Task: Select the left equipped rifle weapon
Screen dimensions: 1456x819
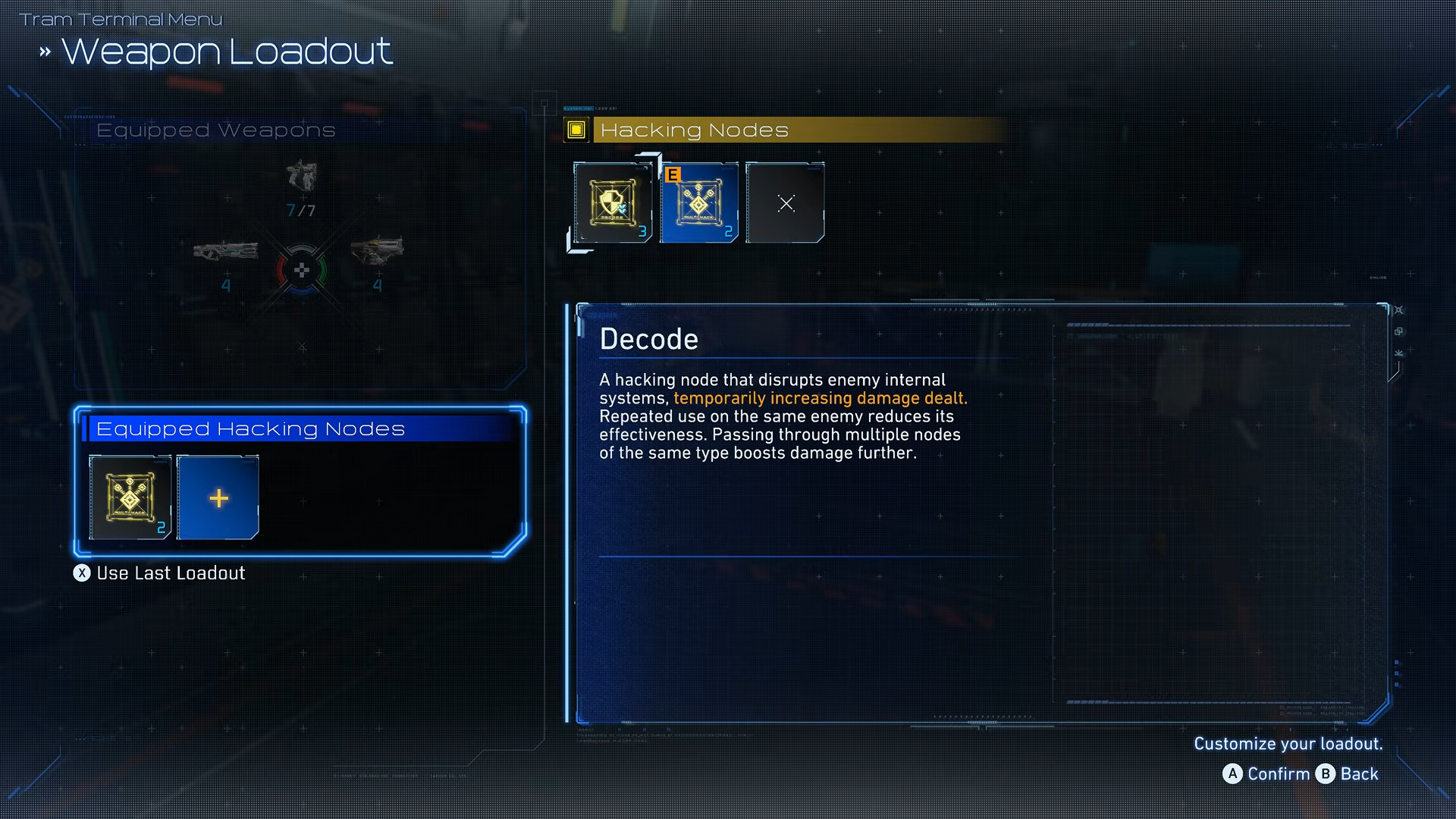Action: 225,251
